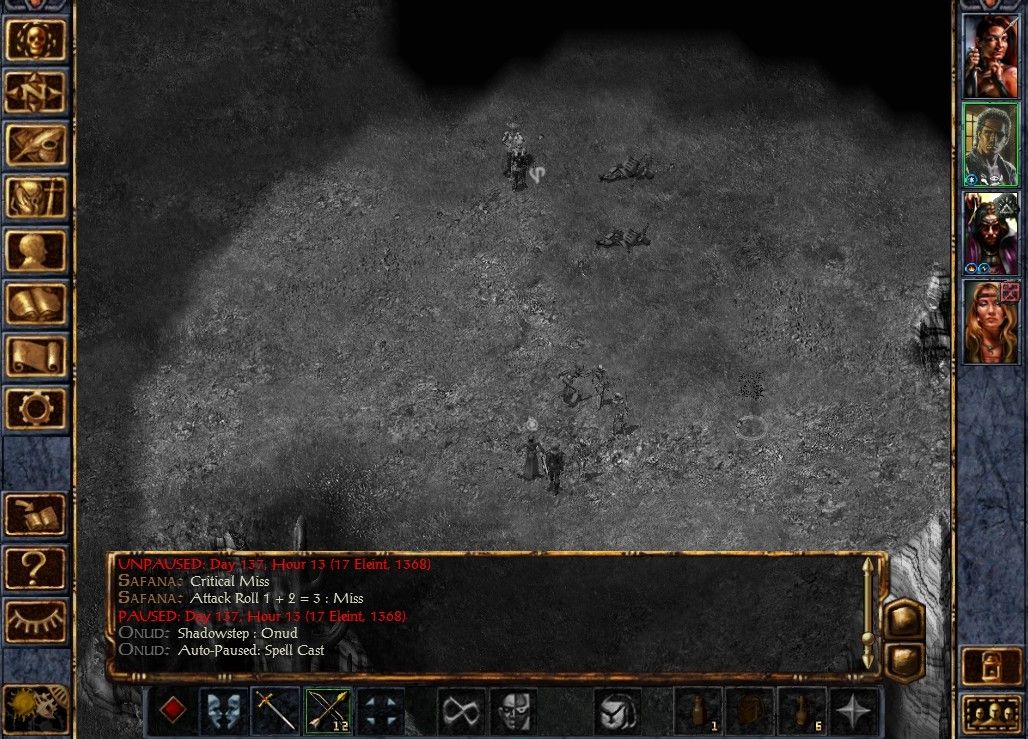Select the red-haired woman's portrait
1028x739 pixels.
[990, 55]
